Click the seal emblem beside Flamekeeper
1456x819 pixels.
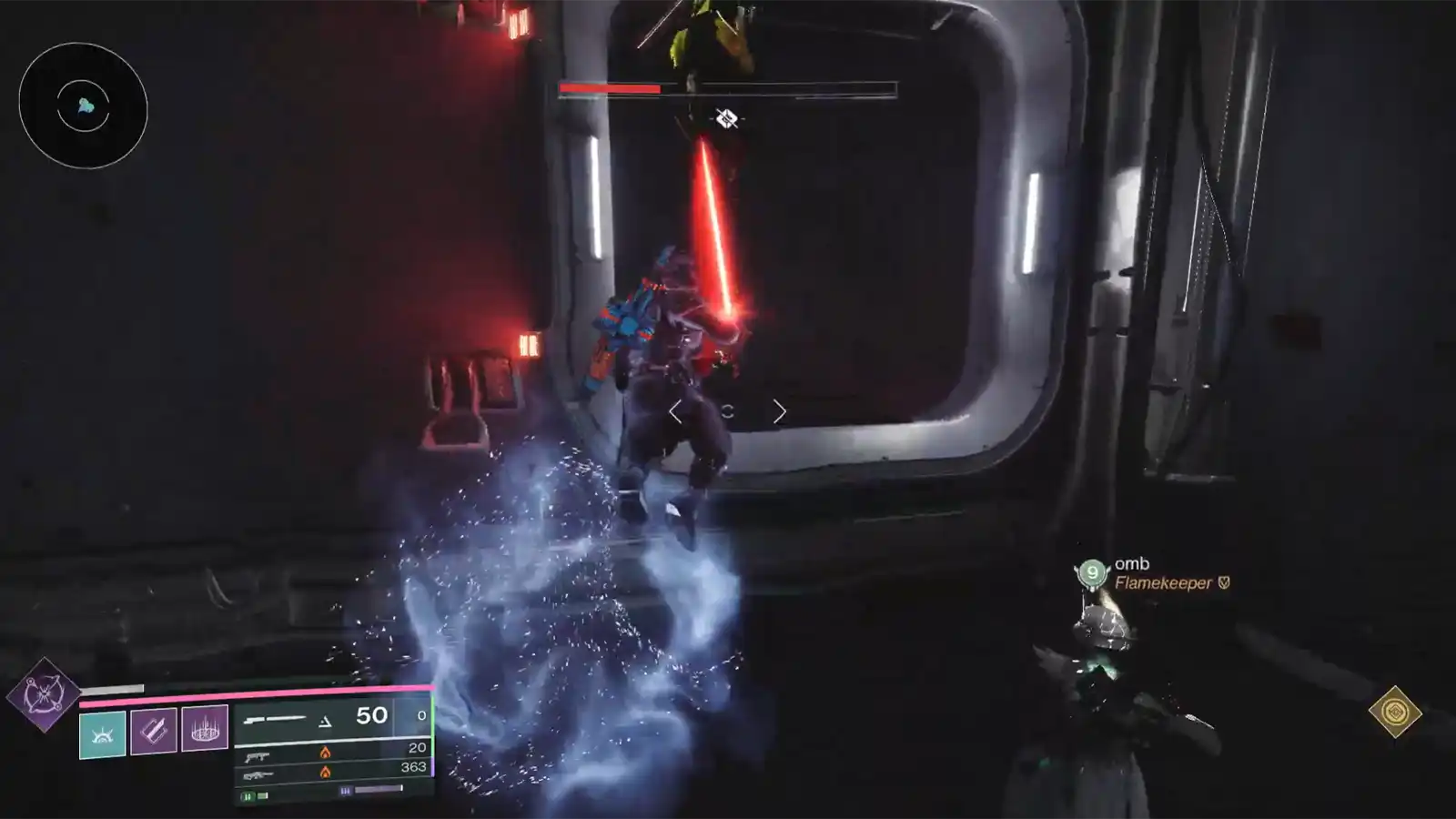click(1223, 583)
